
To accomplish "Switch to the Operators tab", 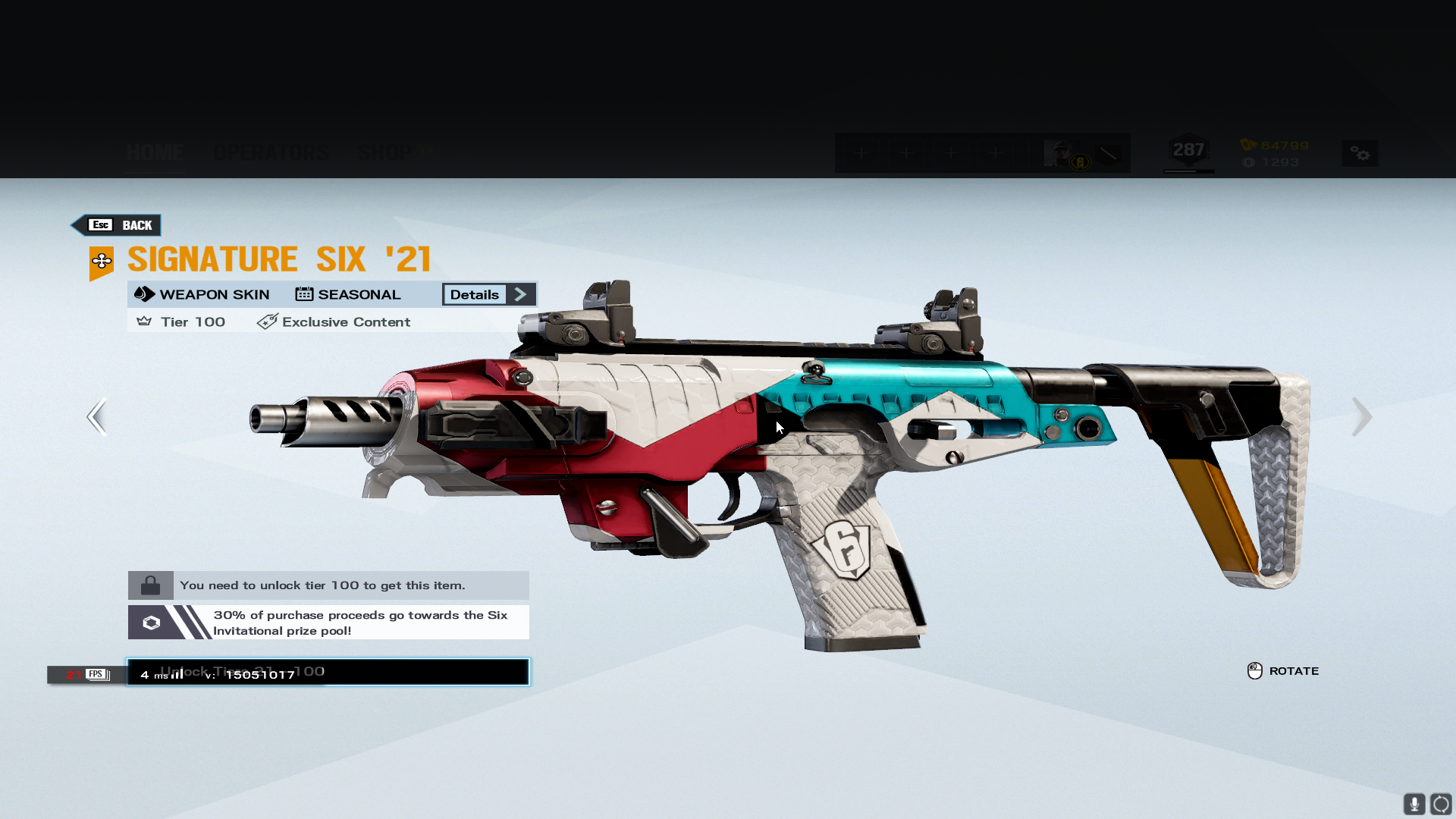I will click(x=271, y=152).
